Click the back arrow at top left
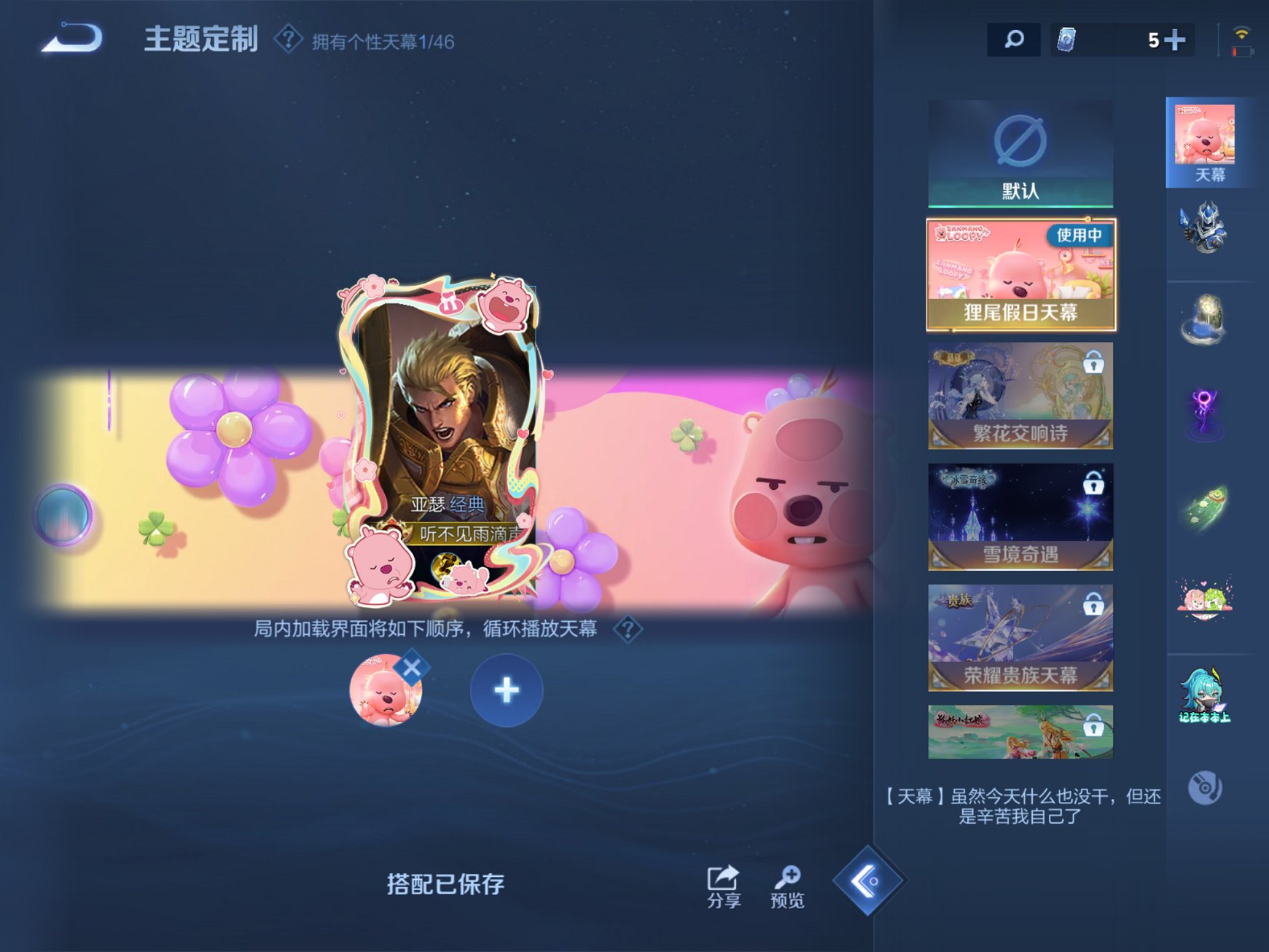 (x=71, y=42)
